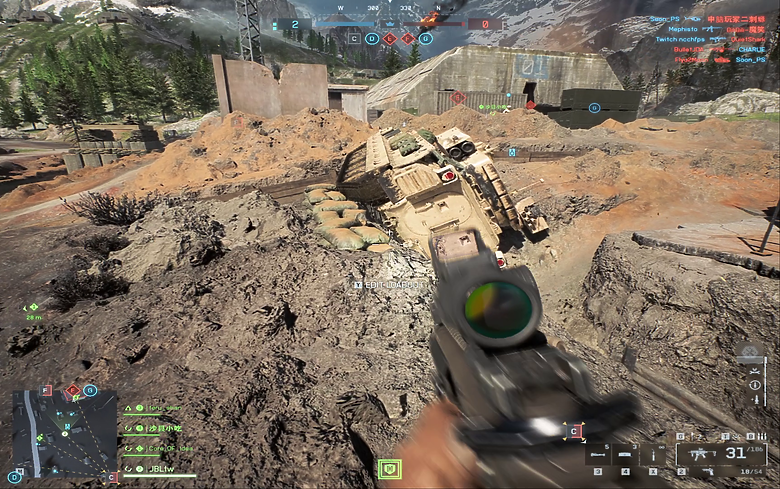Viewport: 780px width, 489px height.
Task: Click objective D marker beside the minimap
Action: [x=14, y=478]
